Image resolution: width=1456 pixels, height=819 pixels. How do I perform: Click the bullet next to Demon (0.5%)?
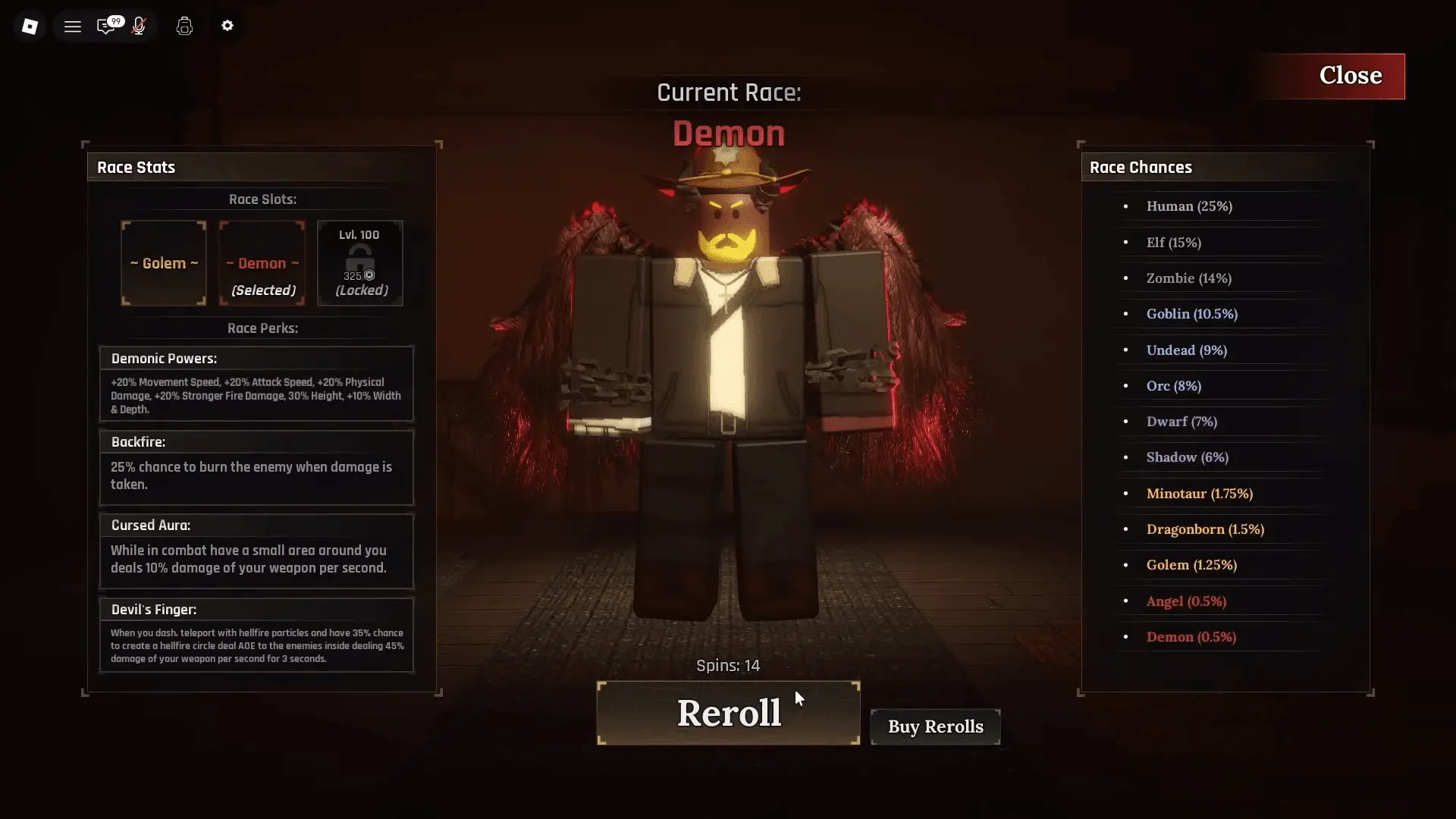coord(1125,638)
